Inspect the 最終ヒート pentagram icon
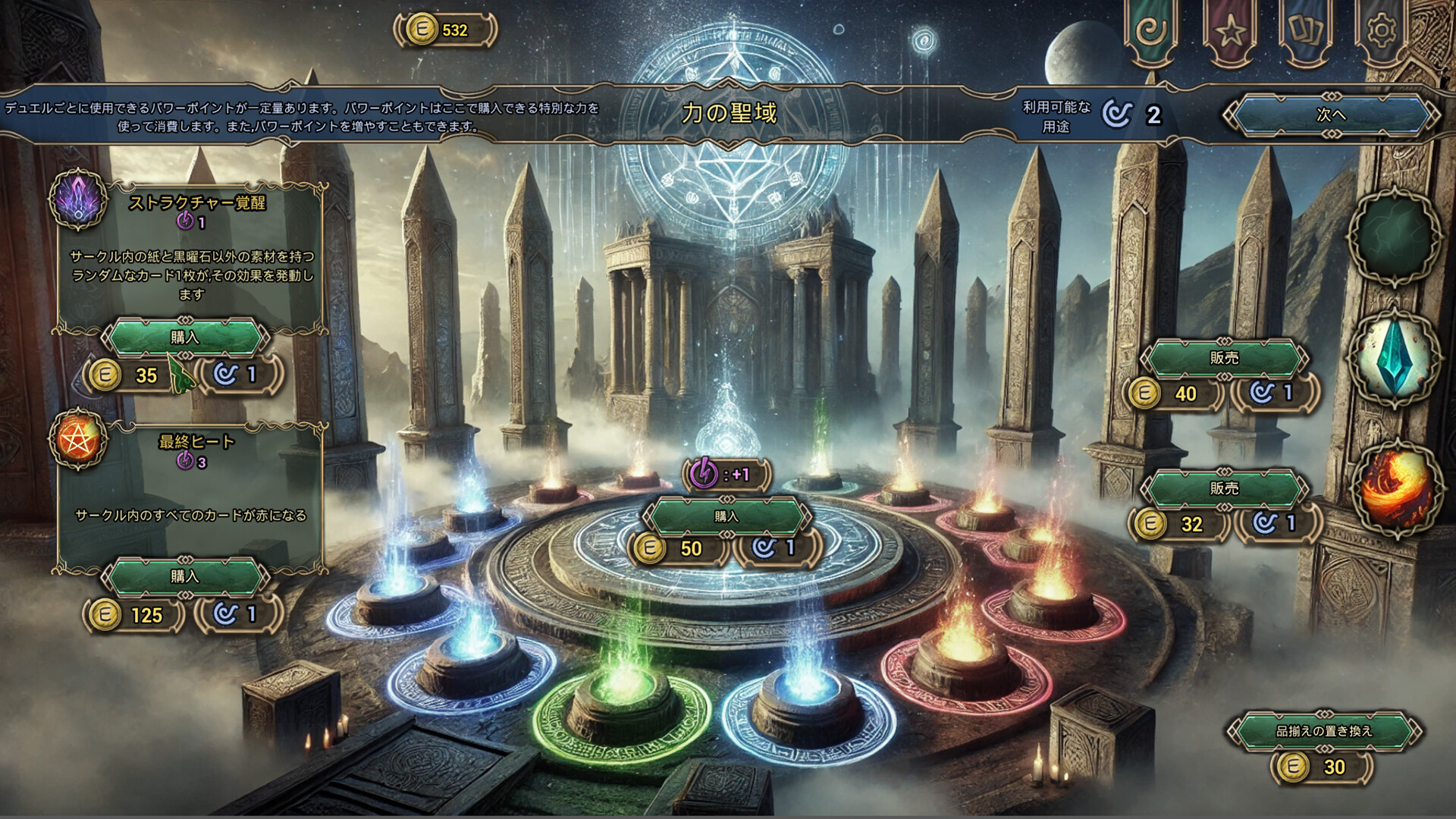 [x=78, y=439]
